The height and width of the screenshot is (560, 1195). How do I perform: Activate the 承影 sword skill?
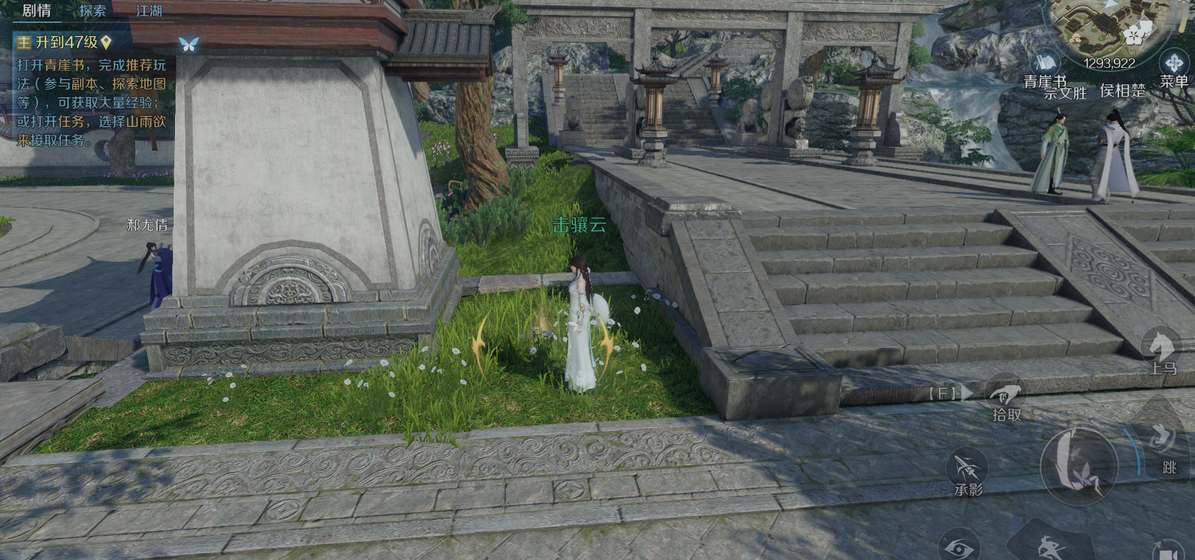[967, 468]
